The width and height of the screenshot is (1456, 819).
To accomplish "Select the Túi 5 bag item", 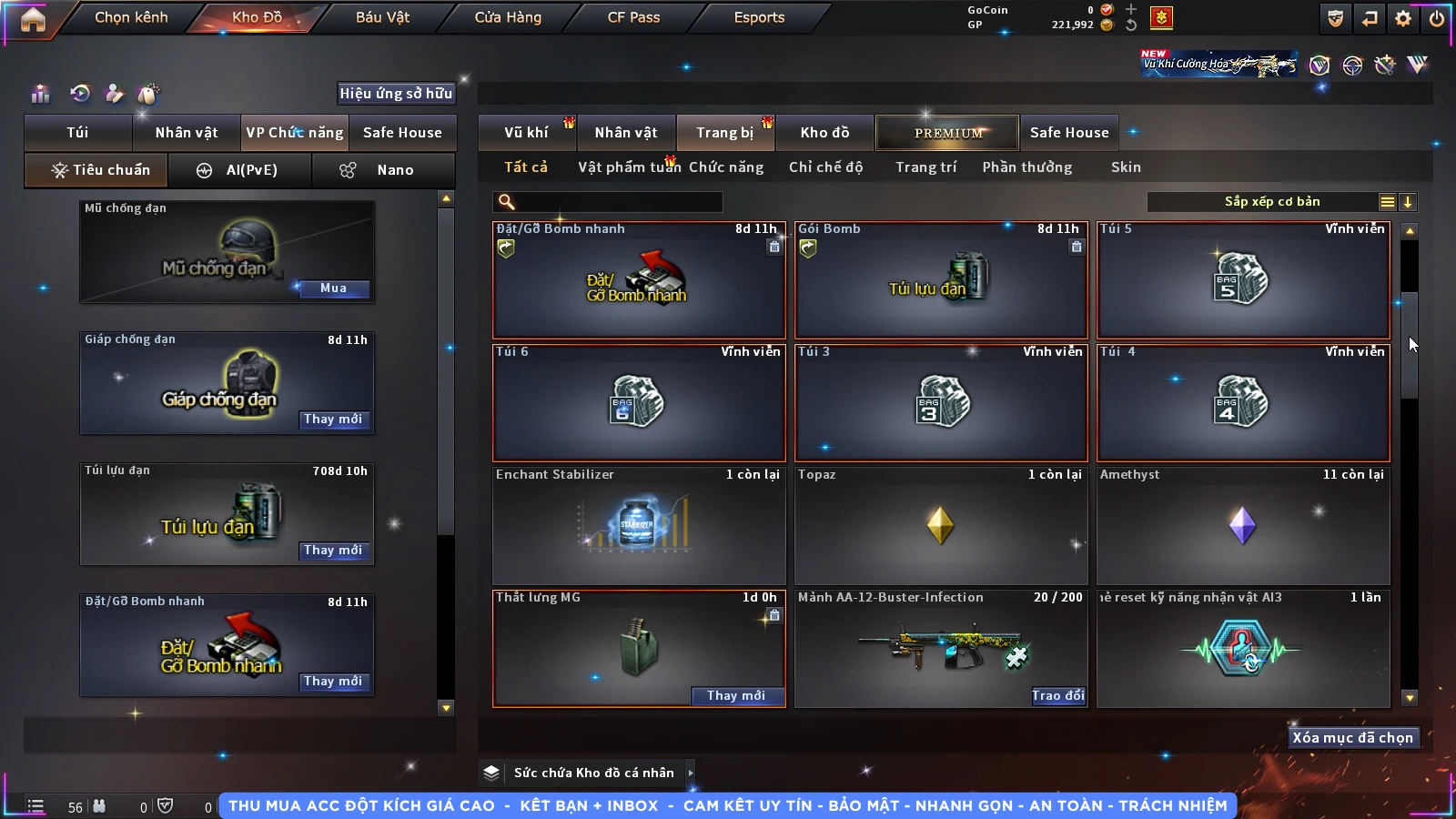I will click(x=1243, y=279).
